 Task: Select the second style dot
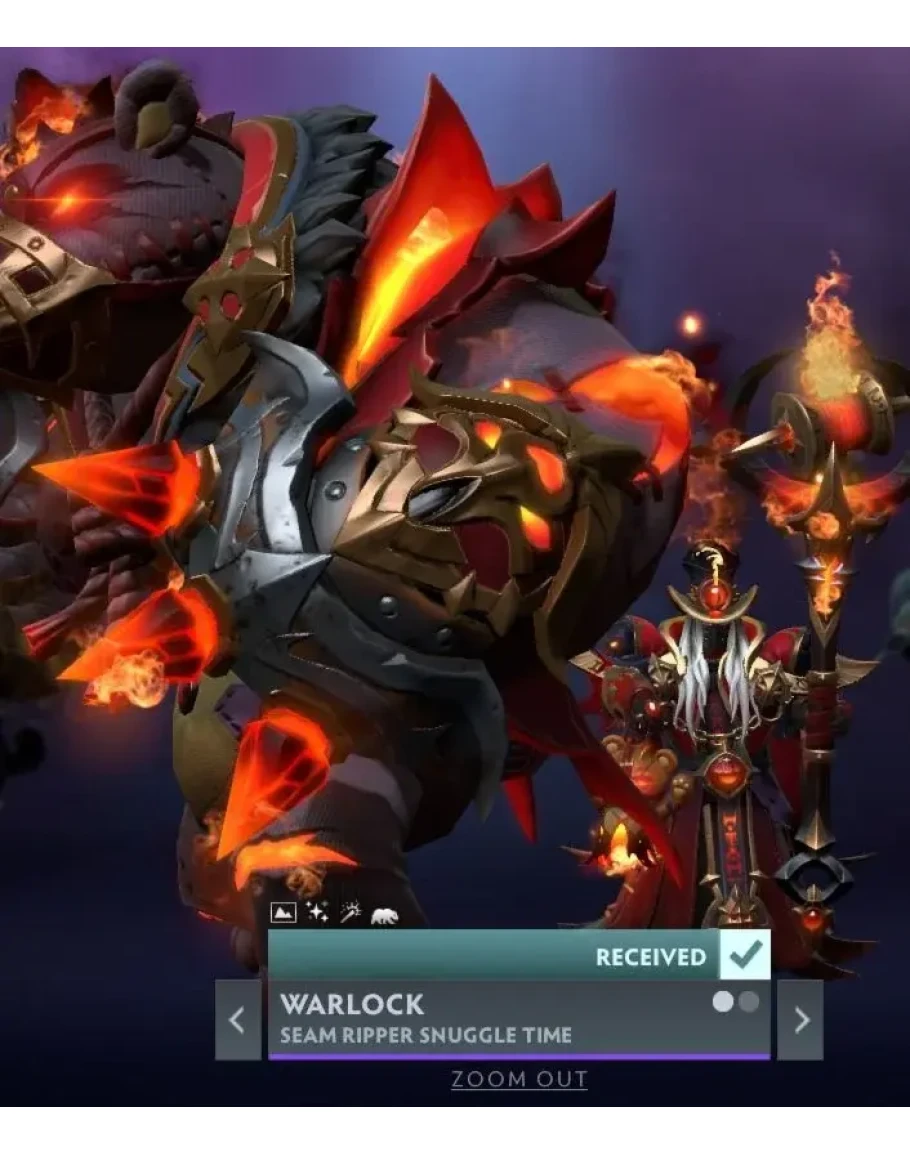coord(747,1001)
